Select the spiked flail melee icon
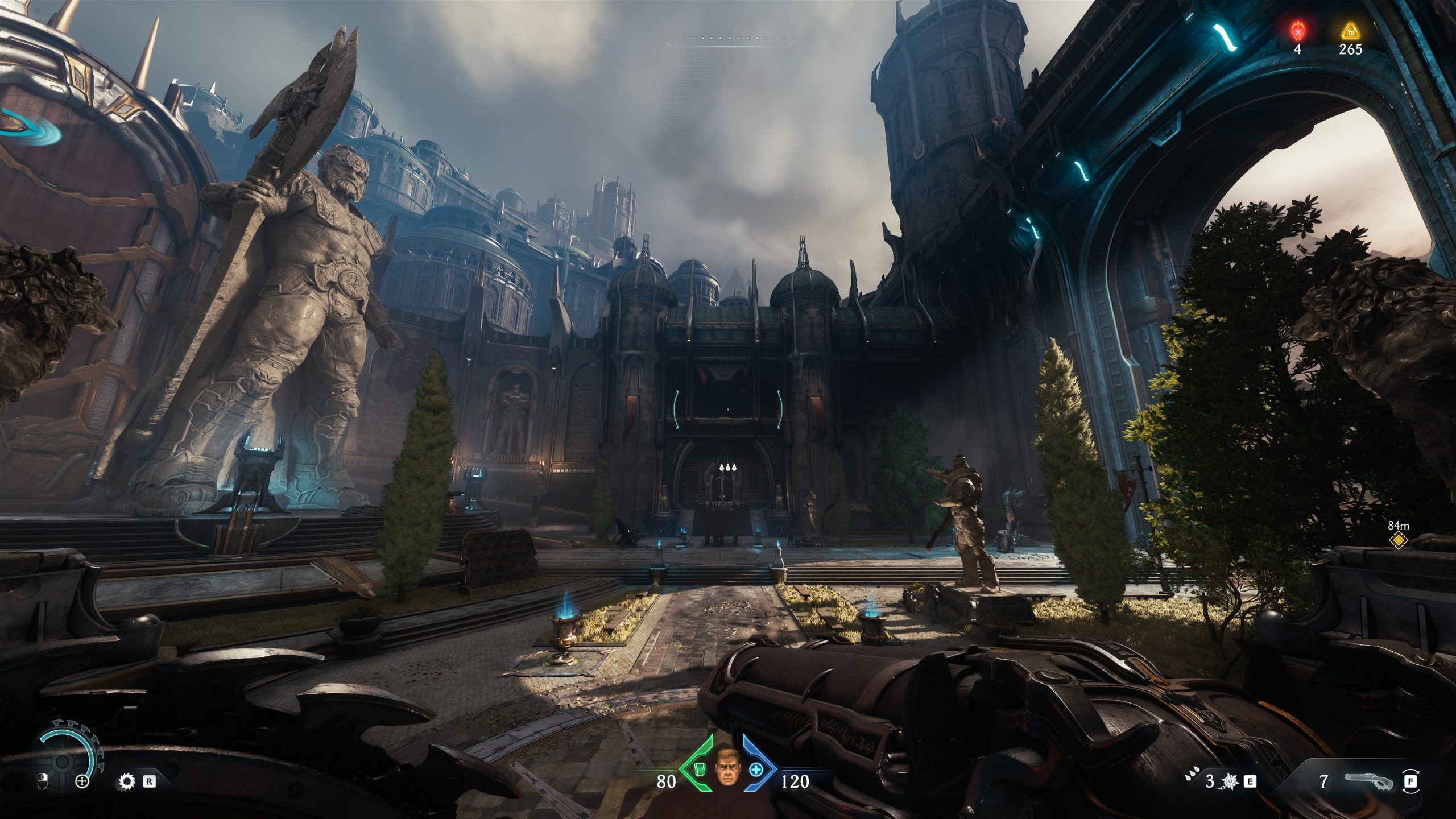 (1230, 781)
